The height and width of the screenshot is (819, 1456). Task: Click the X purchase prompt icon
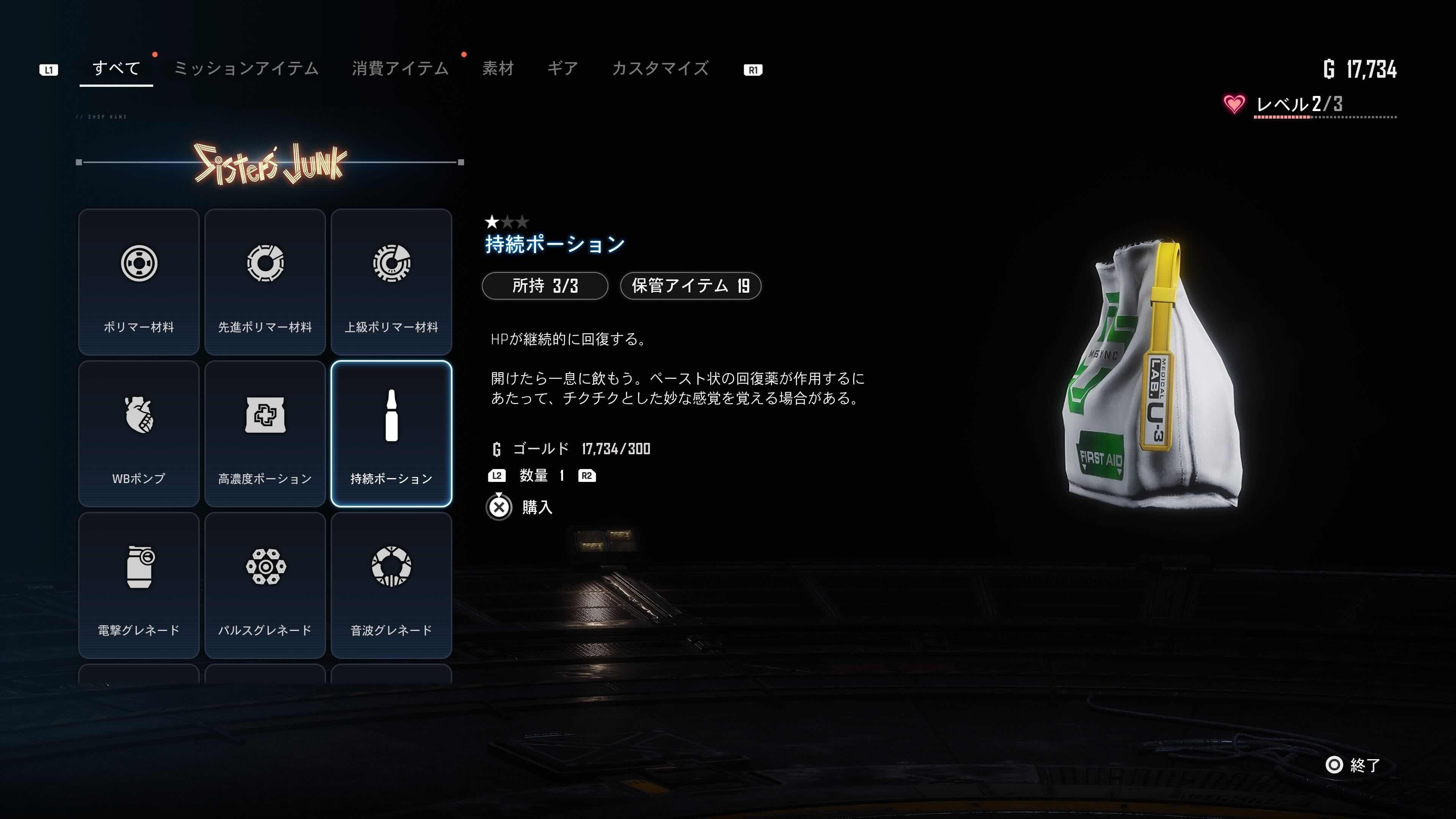click(x=498, y=507)
